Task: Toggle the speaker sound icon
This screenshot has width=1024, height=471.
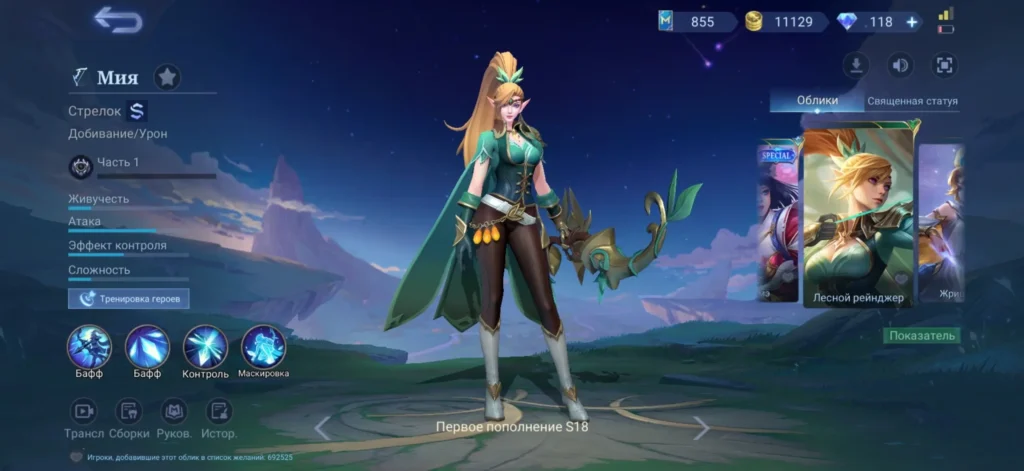Action: click(900, 66)
